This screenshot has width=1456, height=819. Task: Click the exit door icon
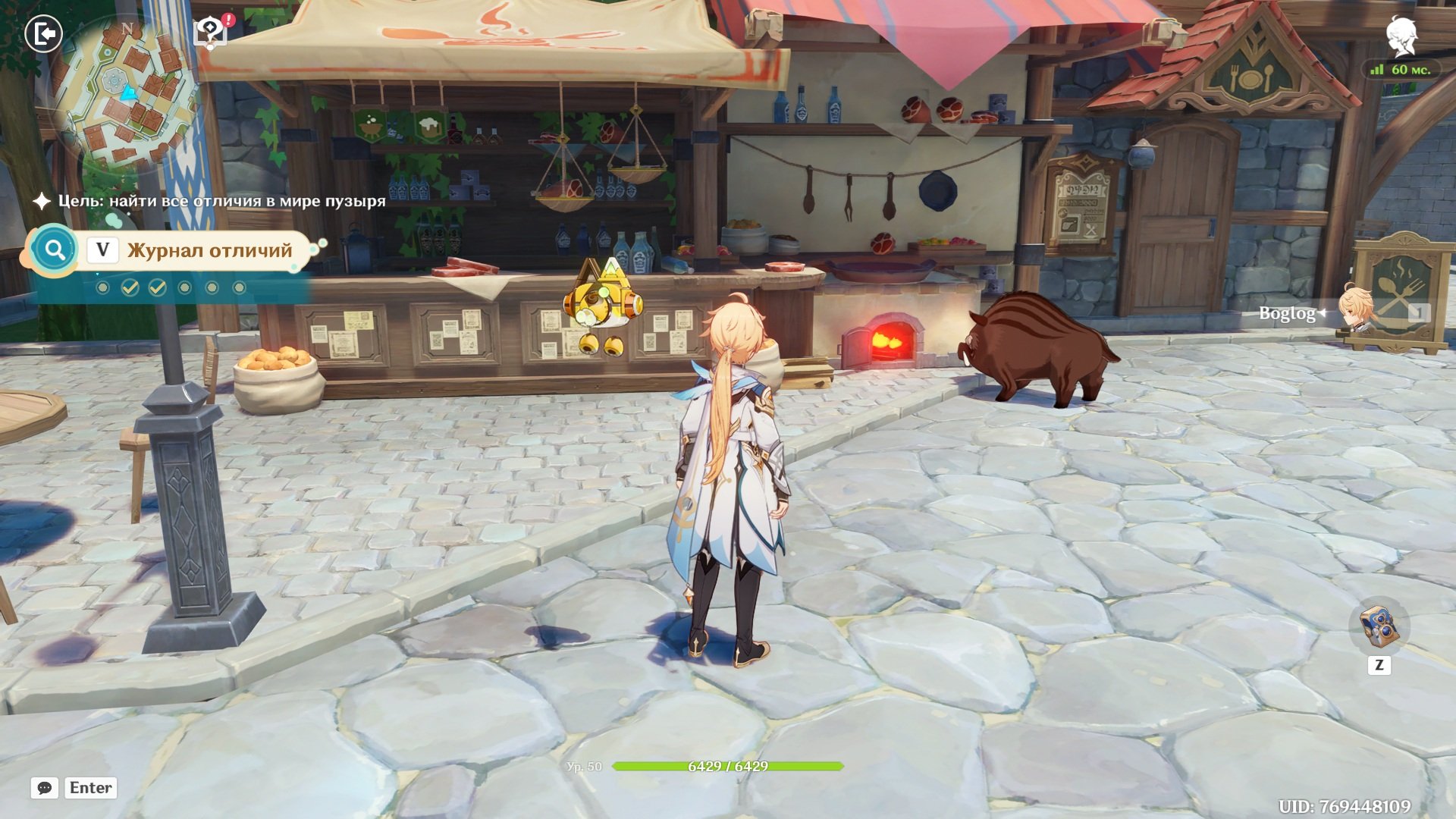43,34
